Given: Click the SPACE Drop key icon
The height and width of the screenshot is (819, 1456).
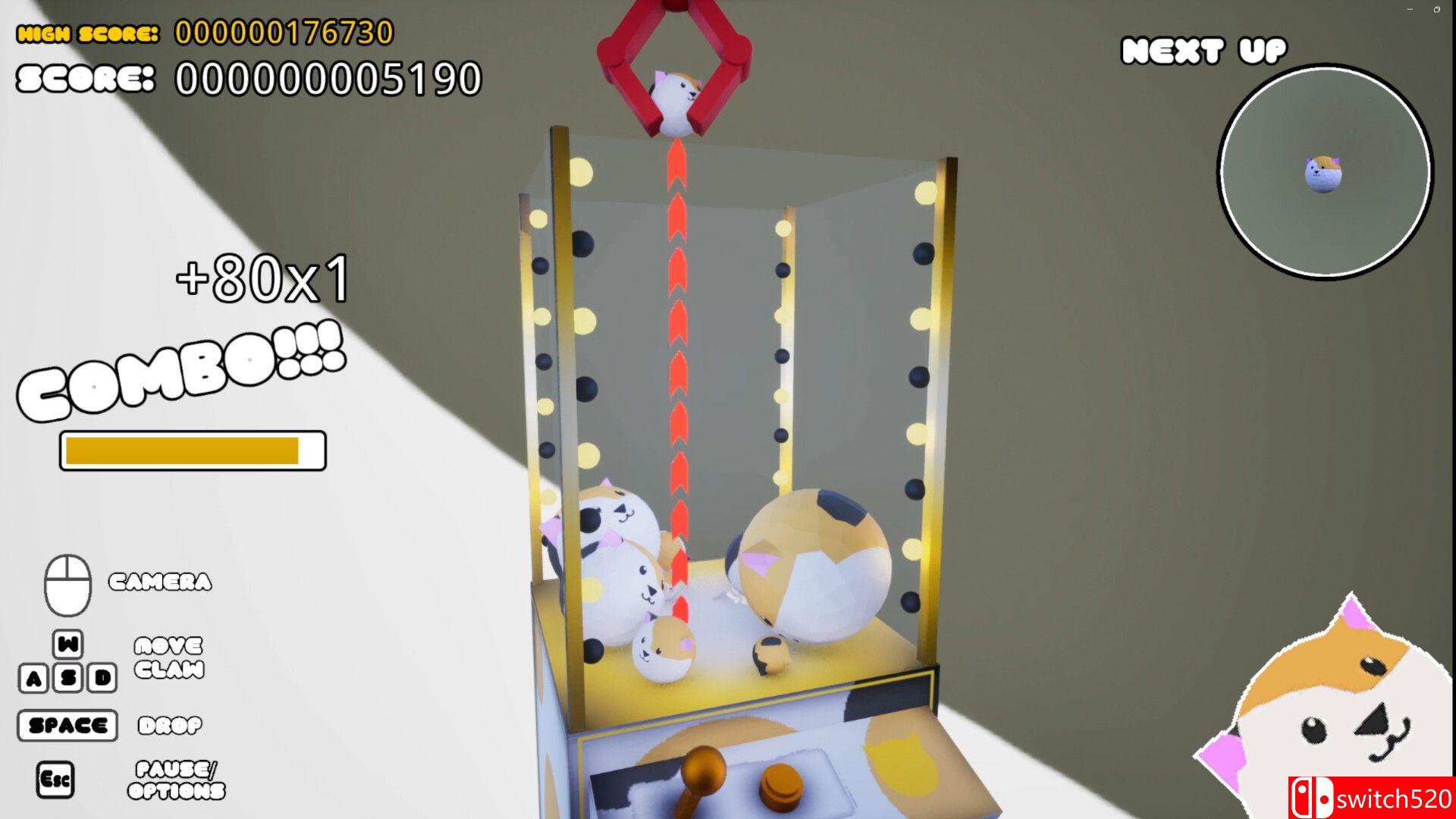Looking at the screenshot, I should (x=67, y=724).
